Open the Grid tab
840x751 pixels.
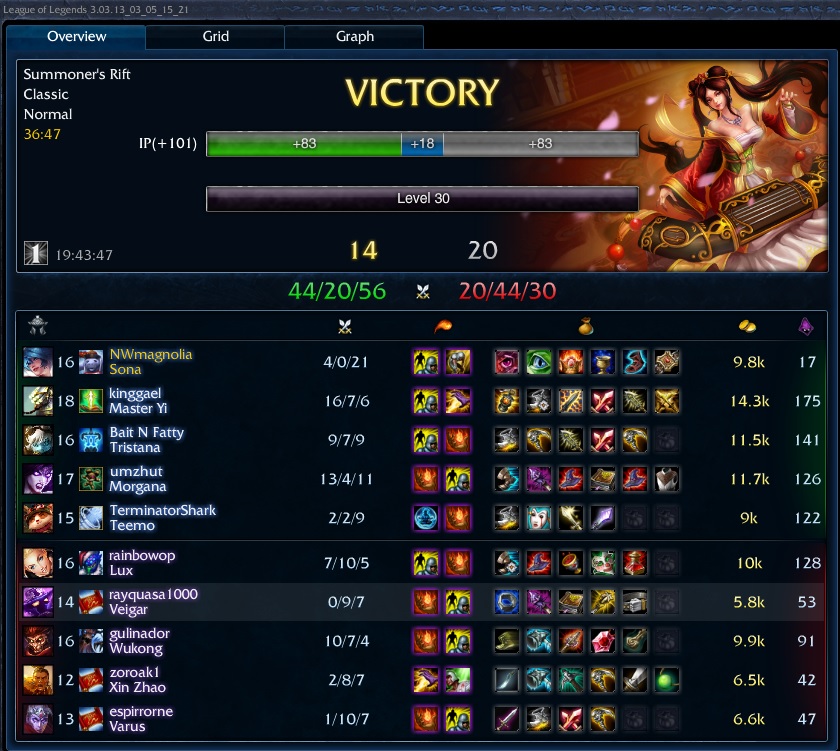pyautogui.click(x=215, y=37)
